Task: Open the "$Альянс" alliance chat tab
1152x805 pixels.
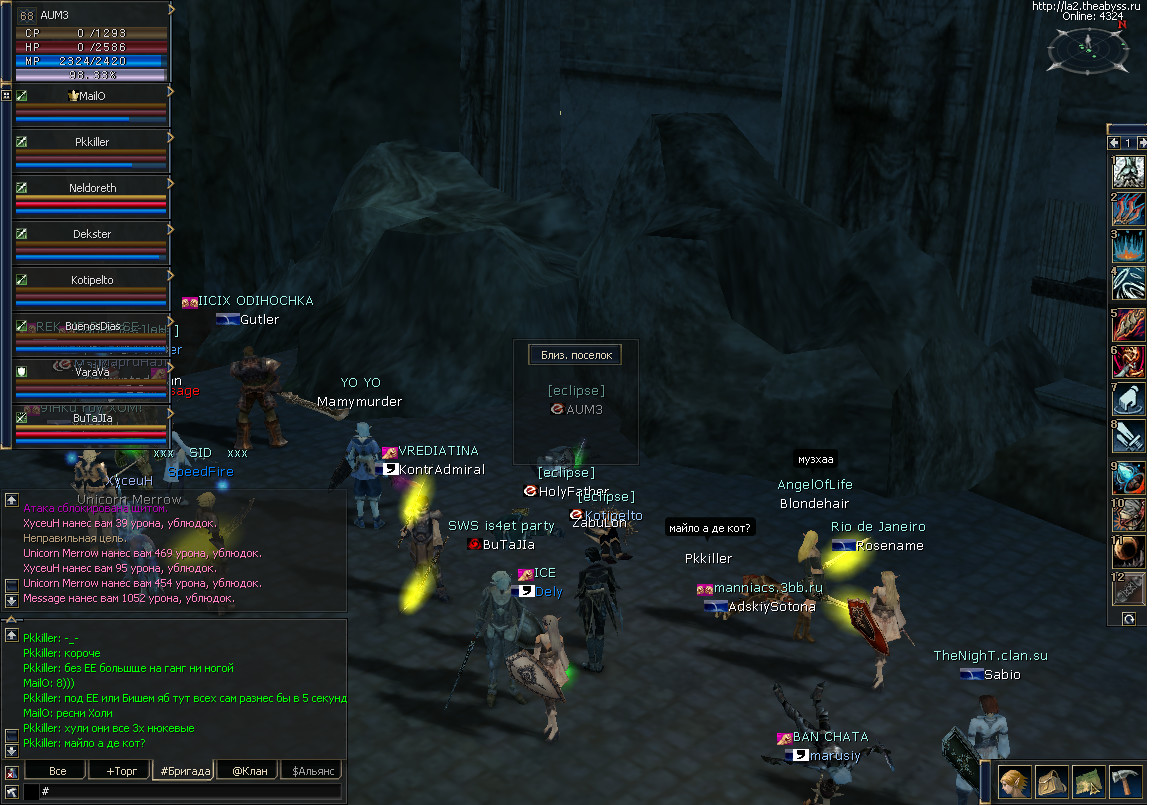Action: click(x=310, y=771)
